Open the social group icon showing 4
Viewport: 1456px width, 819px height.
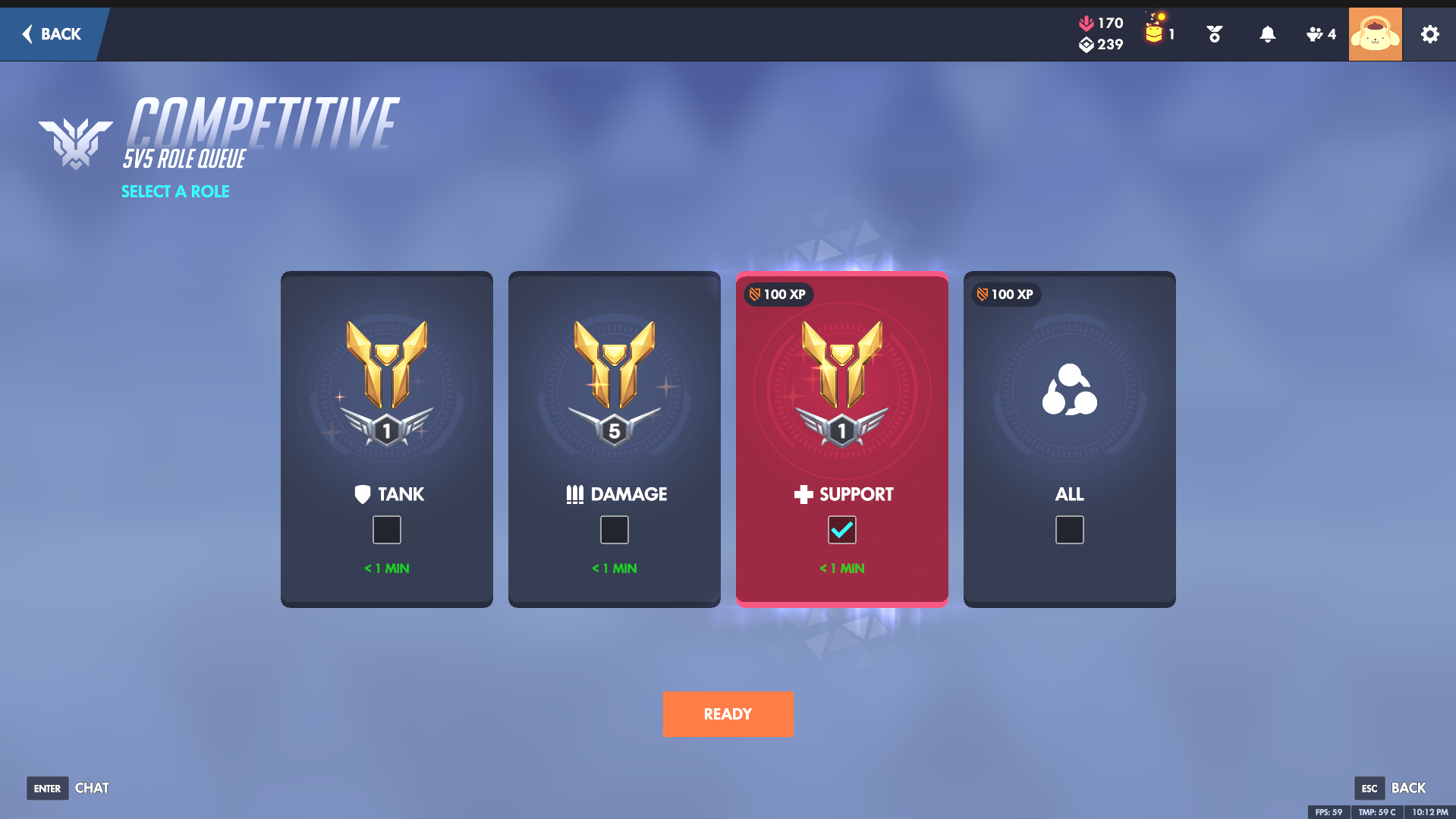click(1320, 34)
